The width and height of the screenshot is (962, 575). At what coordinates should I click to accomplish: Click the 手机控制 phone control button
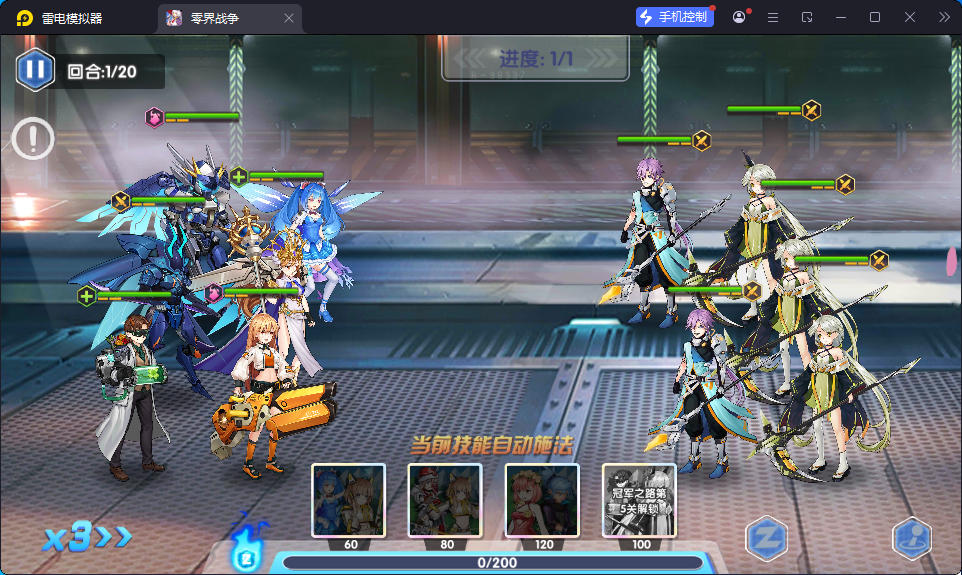click(675, 17)
